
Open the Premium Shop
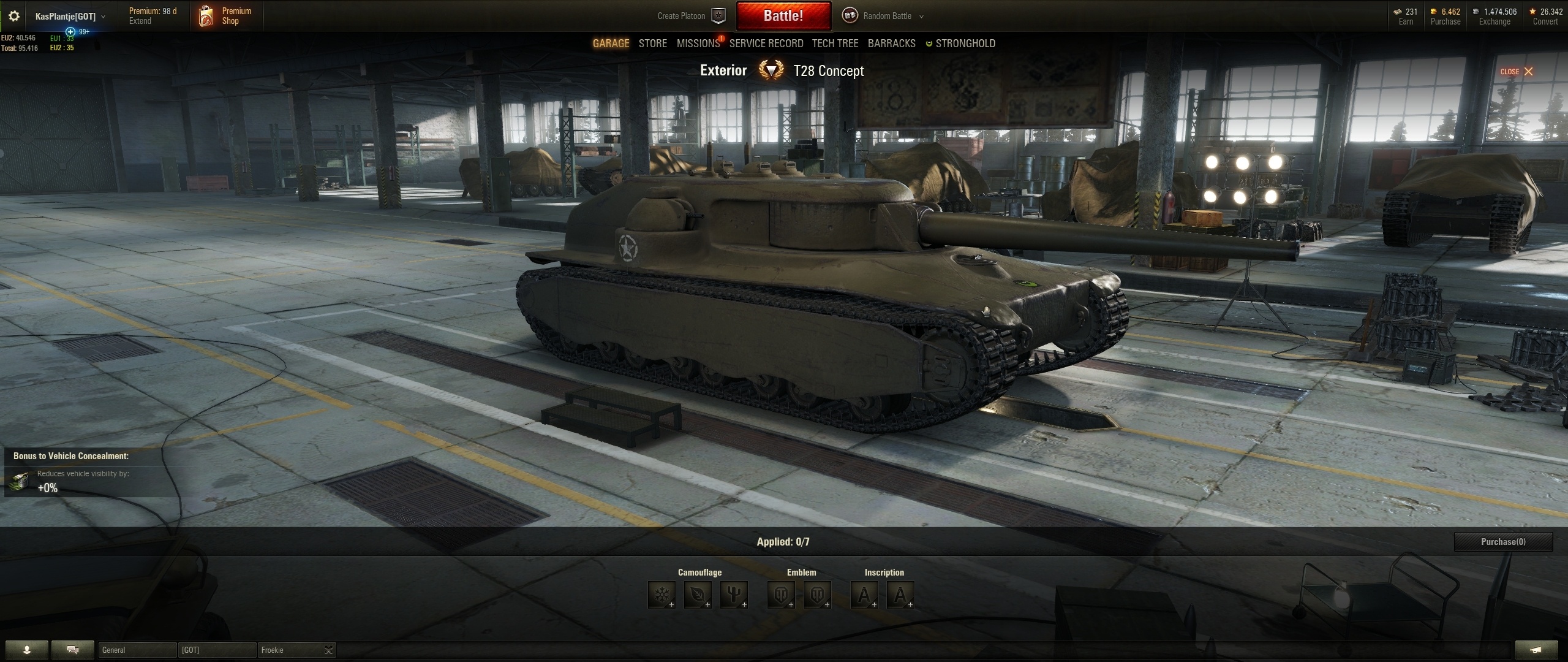[225, 16]
